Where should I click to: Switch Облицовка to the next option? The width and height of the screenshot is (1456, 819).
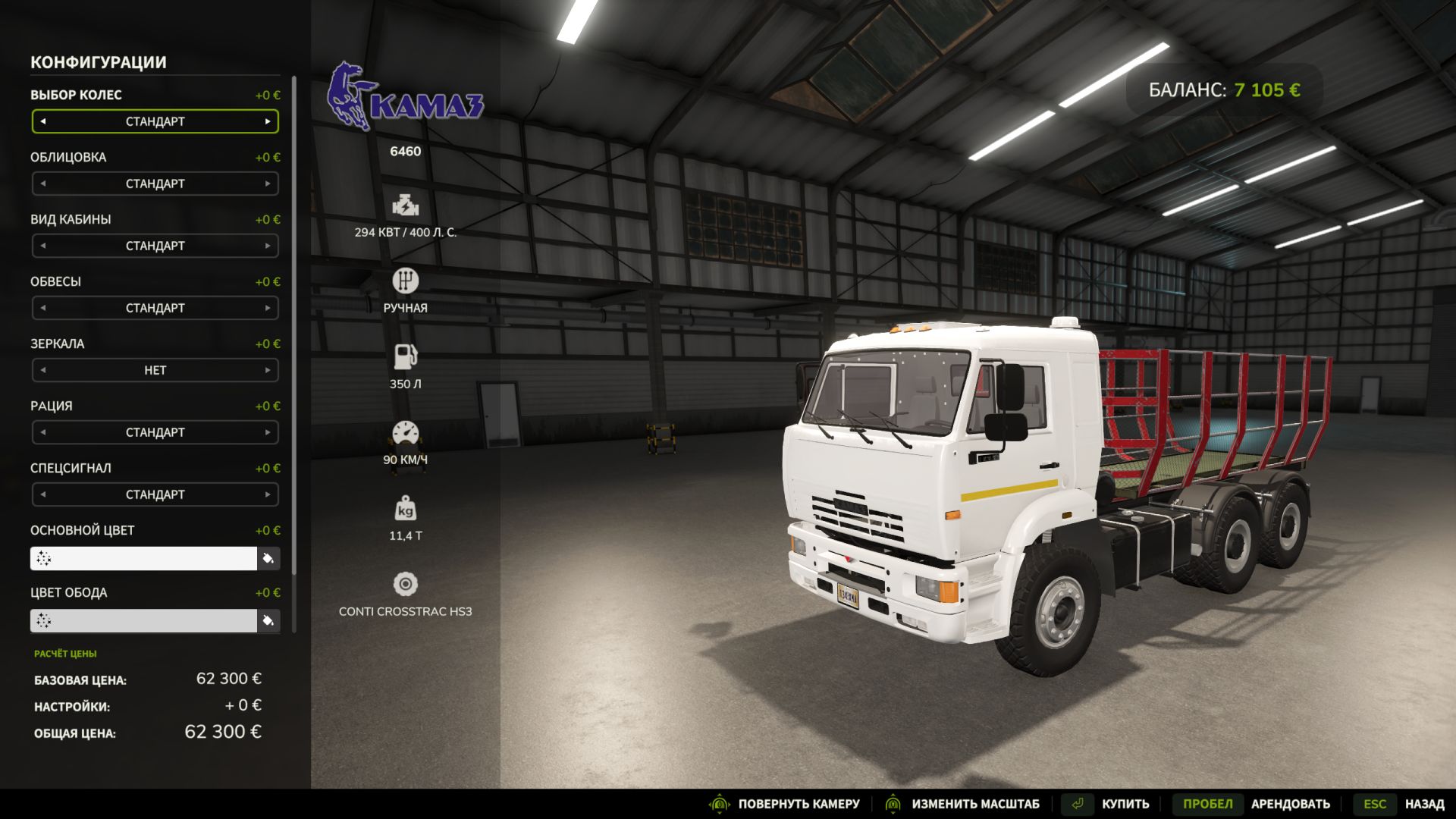[268, 184]
